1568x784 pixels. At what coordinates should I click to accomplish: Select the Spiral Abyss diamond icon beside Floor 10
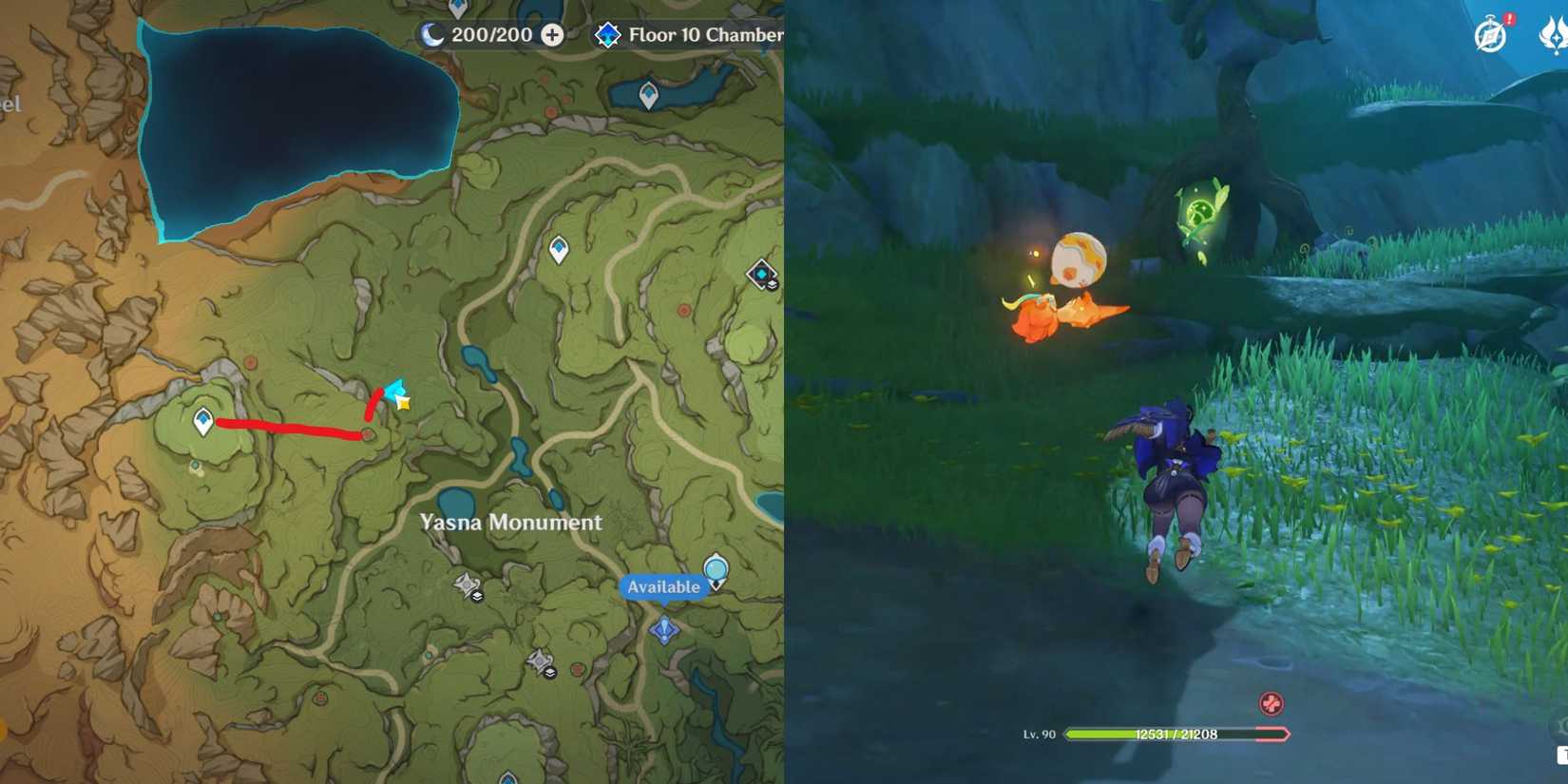(608, 34)
